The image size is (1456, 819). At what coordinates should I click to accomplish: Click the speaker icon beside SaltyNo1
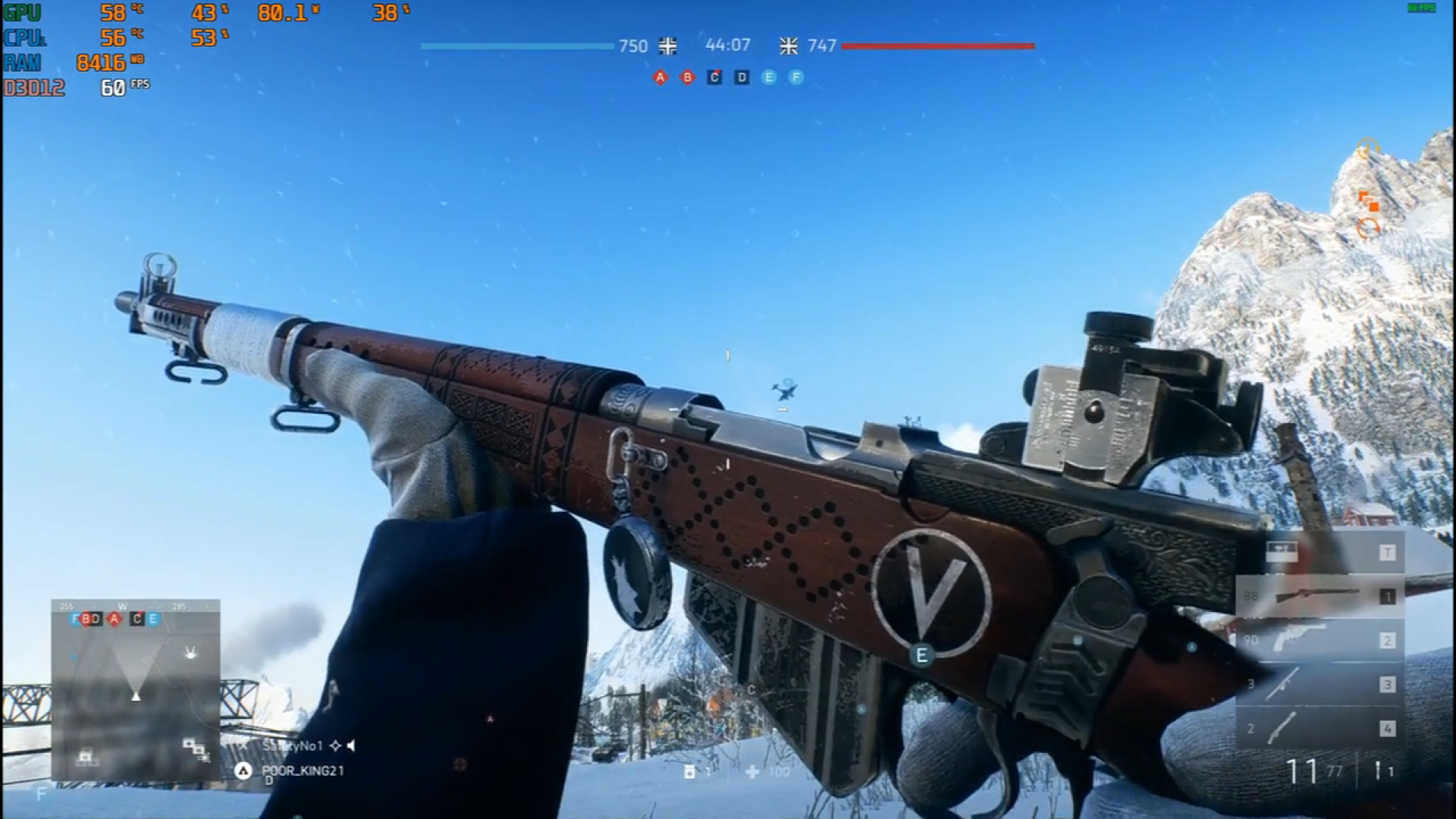coord(351,746)
